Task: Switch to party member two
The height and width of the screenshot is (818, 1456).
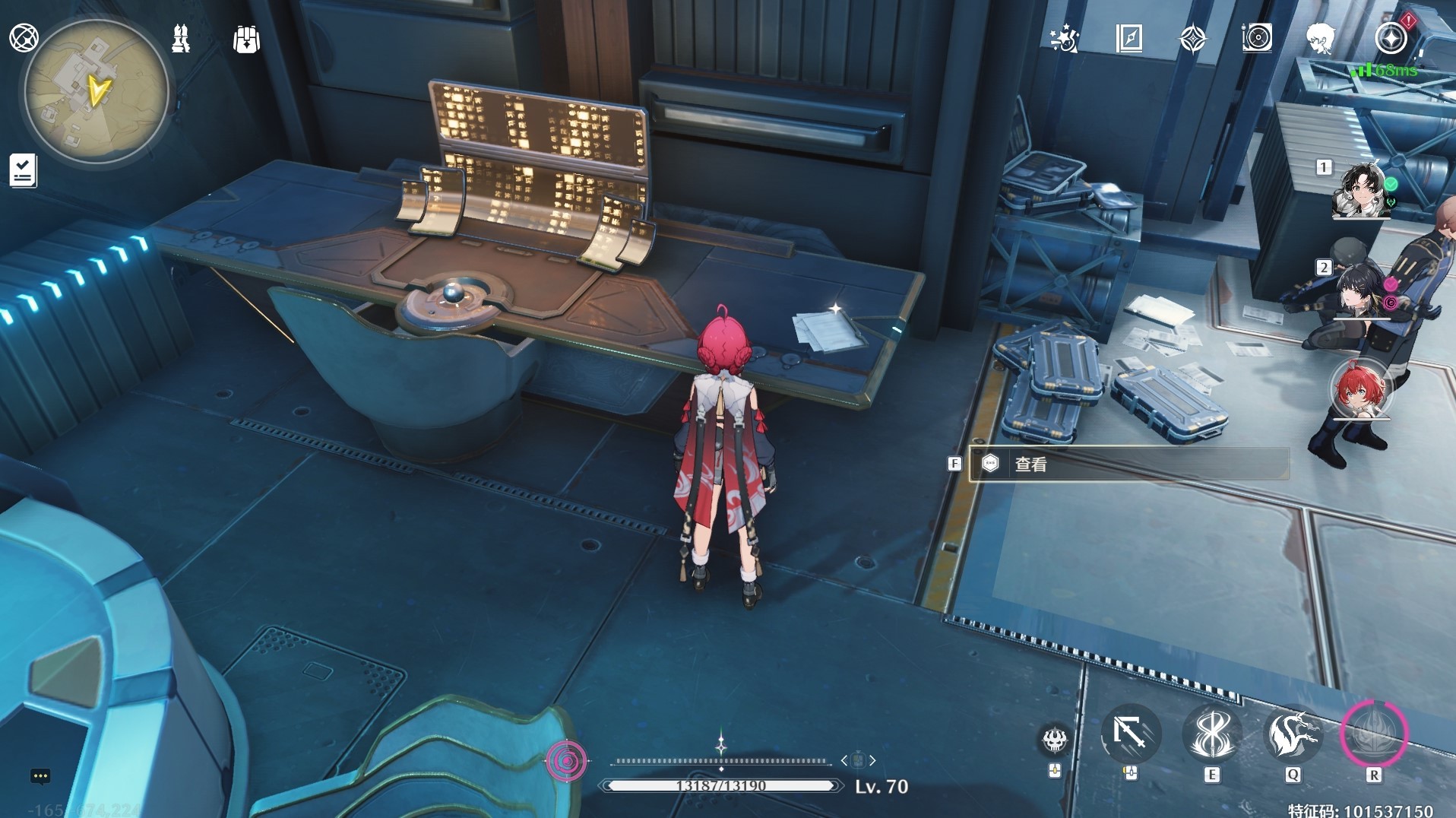Action: tap(1360, 290)
